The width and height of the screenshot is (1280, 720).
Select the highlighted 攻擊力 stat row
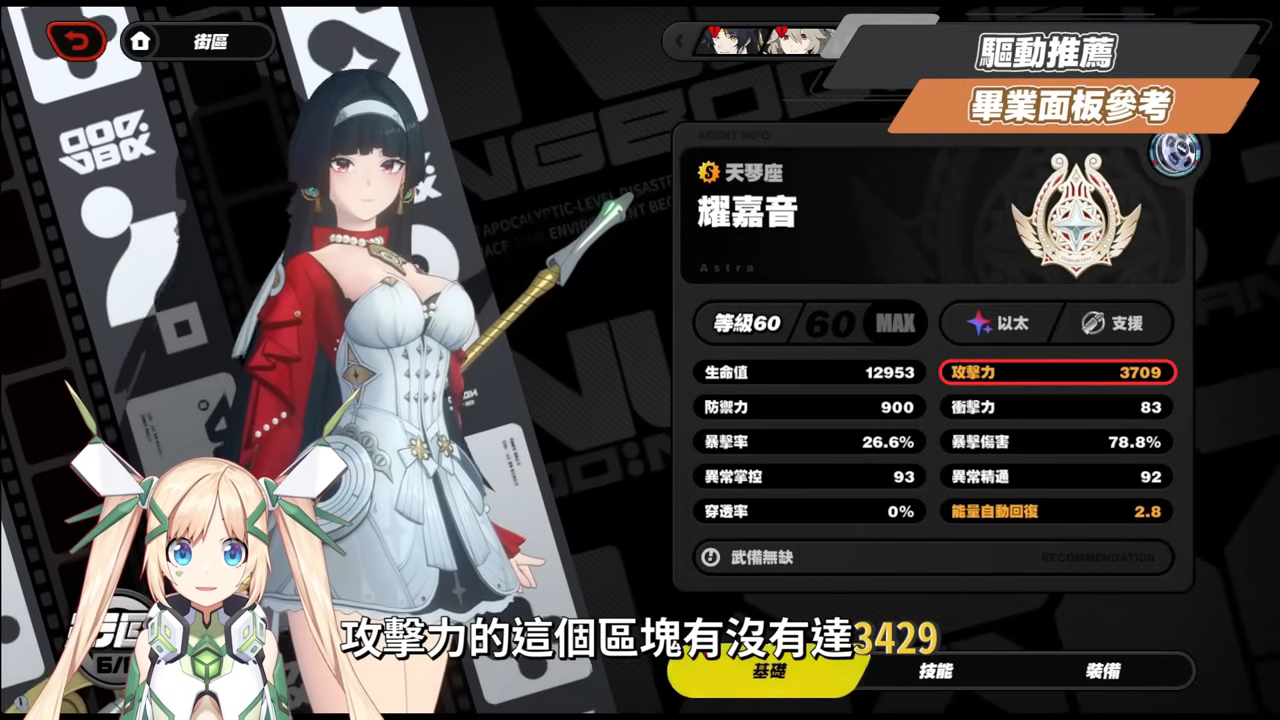point(1057,373)
